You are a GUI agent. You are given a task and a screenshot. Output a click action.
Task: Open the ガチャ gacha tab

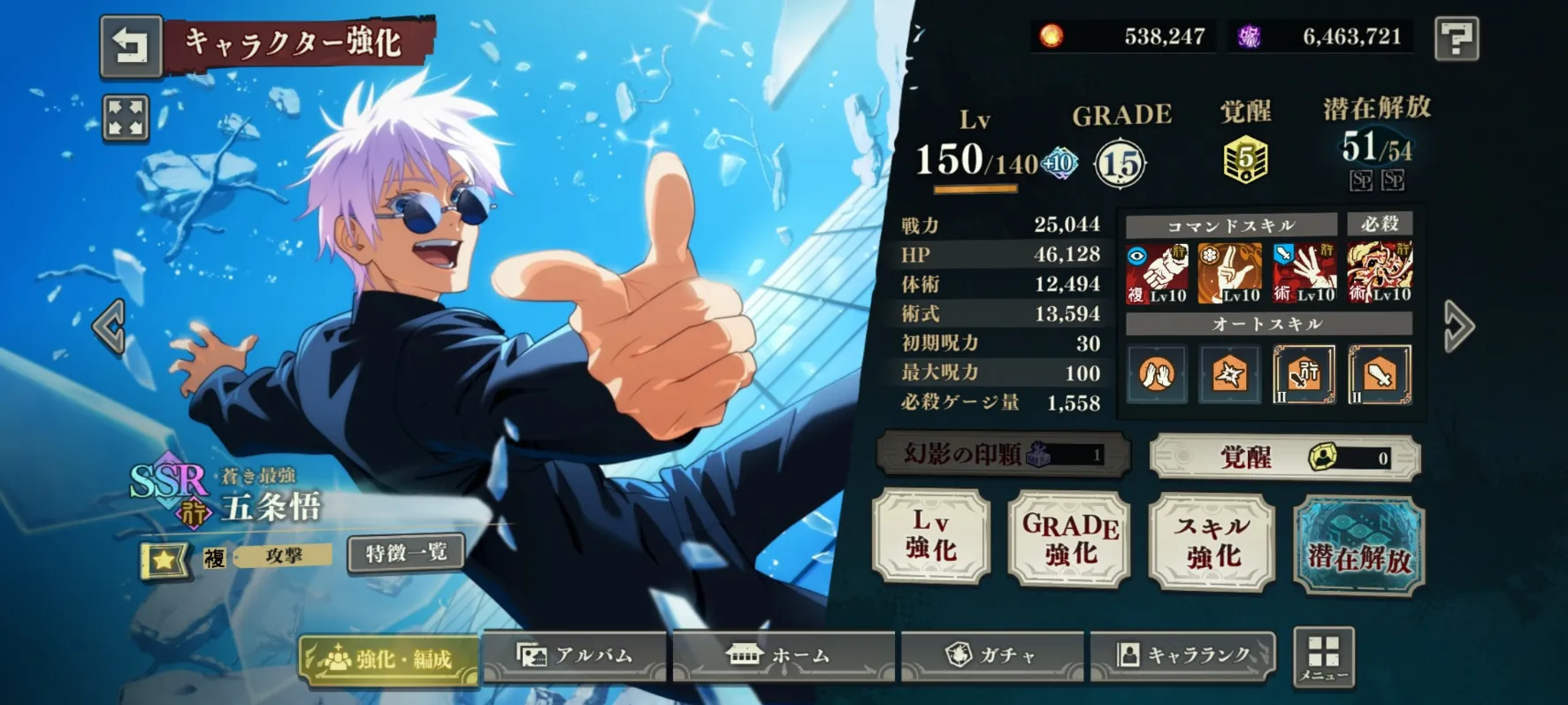point(992,656)
